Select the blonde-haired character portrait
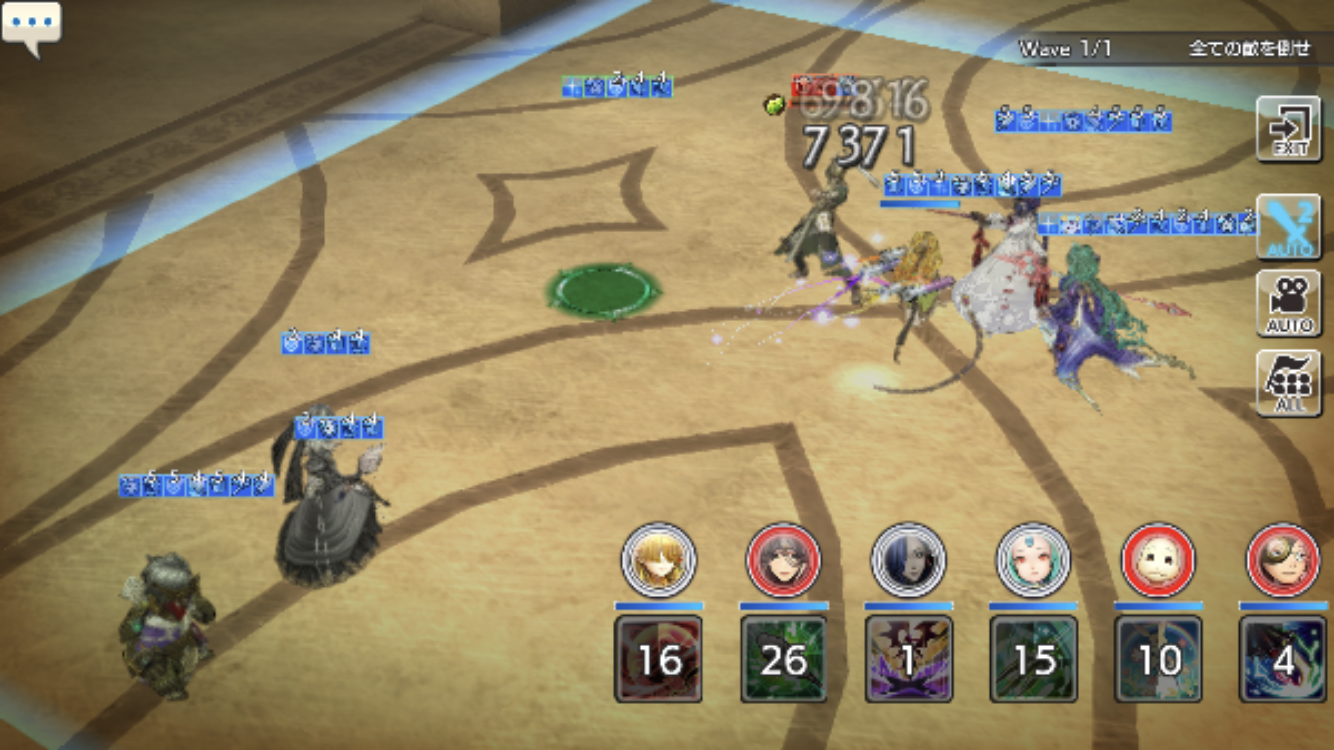This screenshot has height=750, width=1334. point(658,560)
